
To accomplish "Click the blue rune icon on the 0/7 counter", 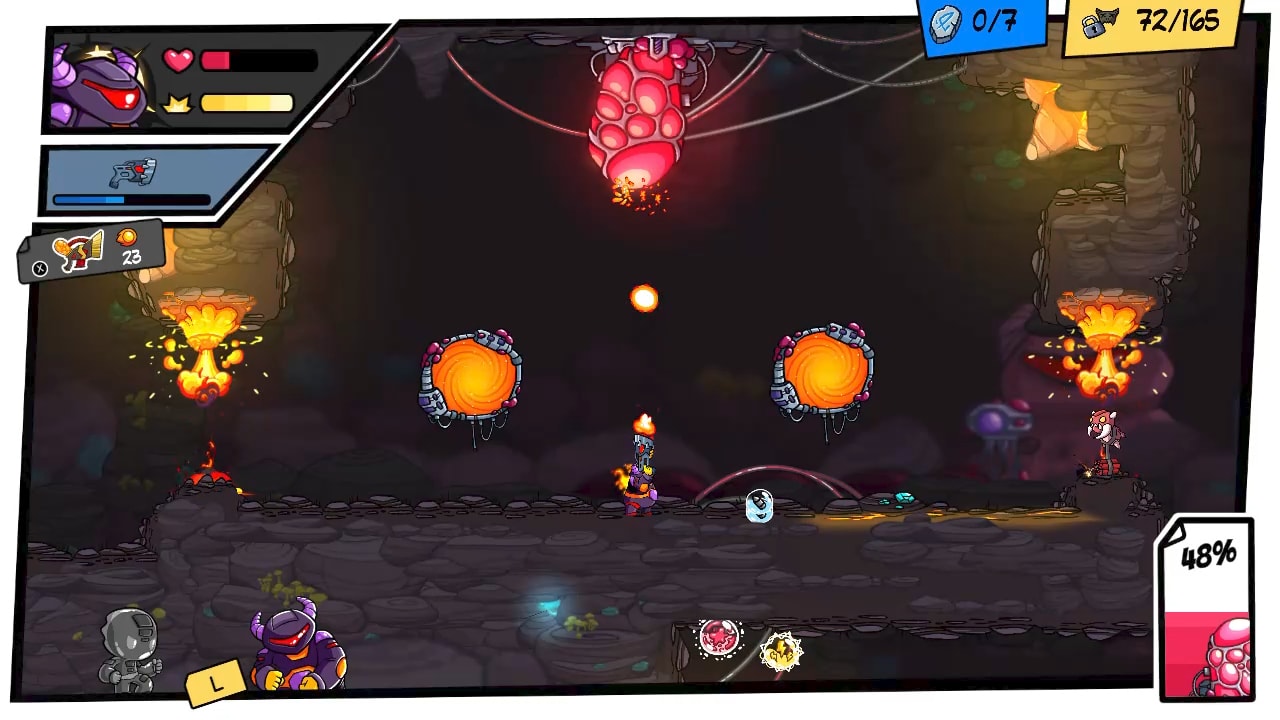I will click(944, 23).
